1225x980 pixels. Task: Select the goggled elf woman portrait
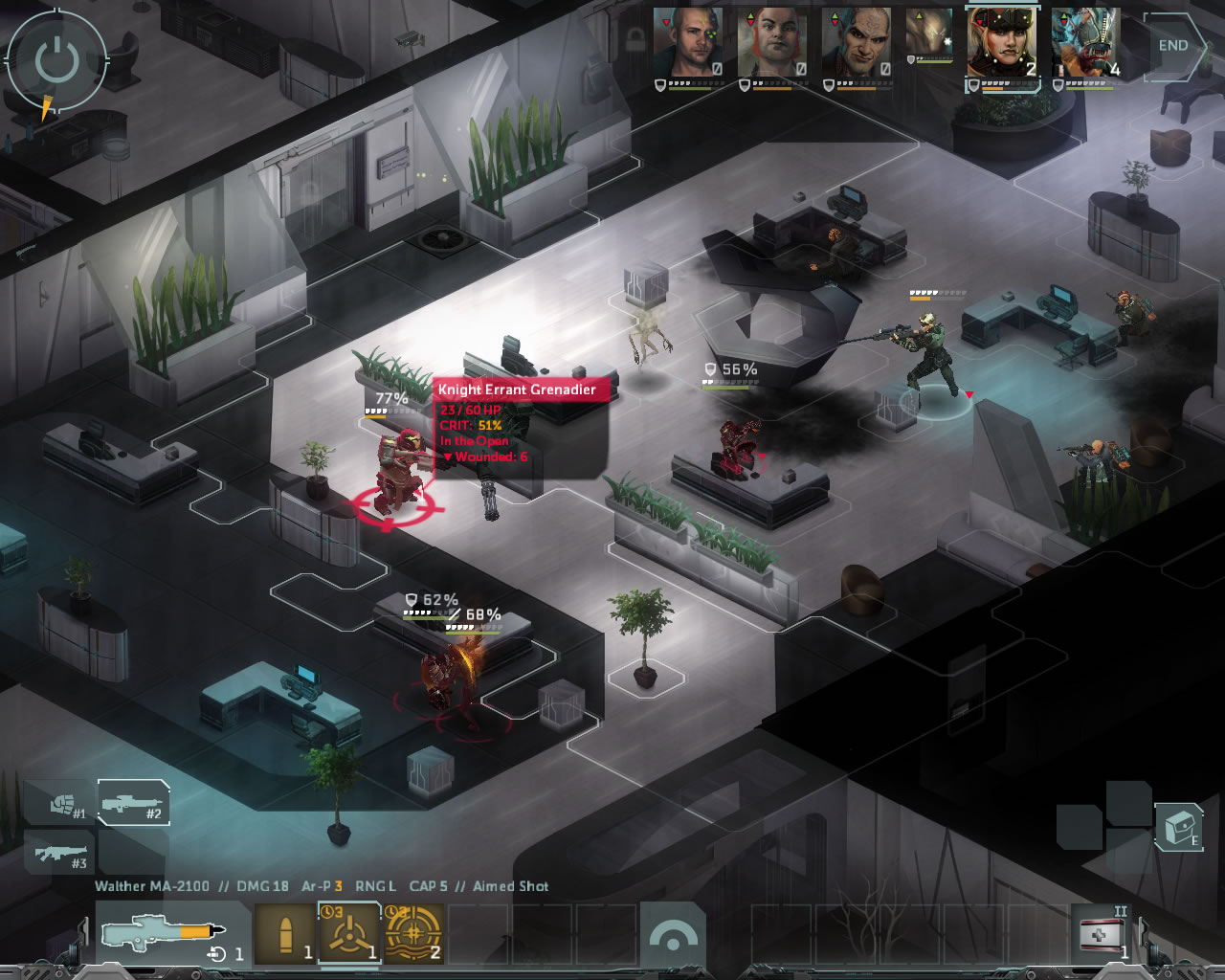tap(1002, 42)
